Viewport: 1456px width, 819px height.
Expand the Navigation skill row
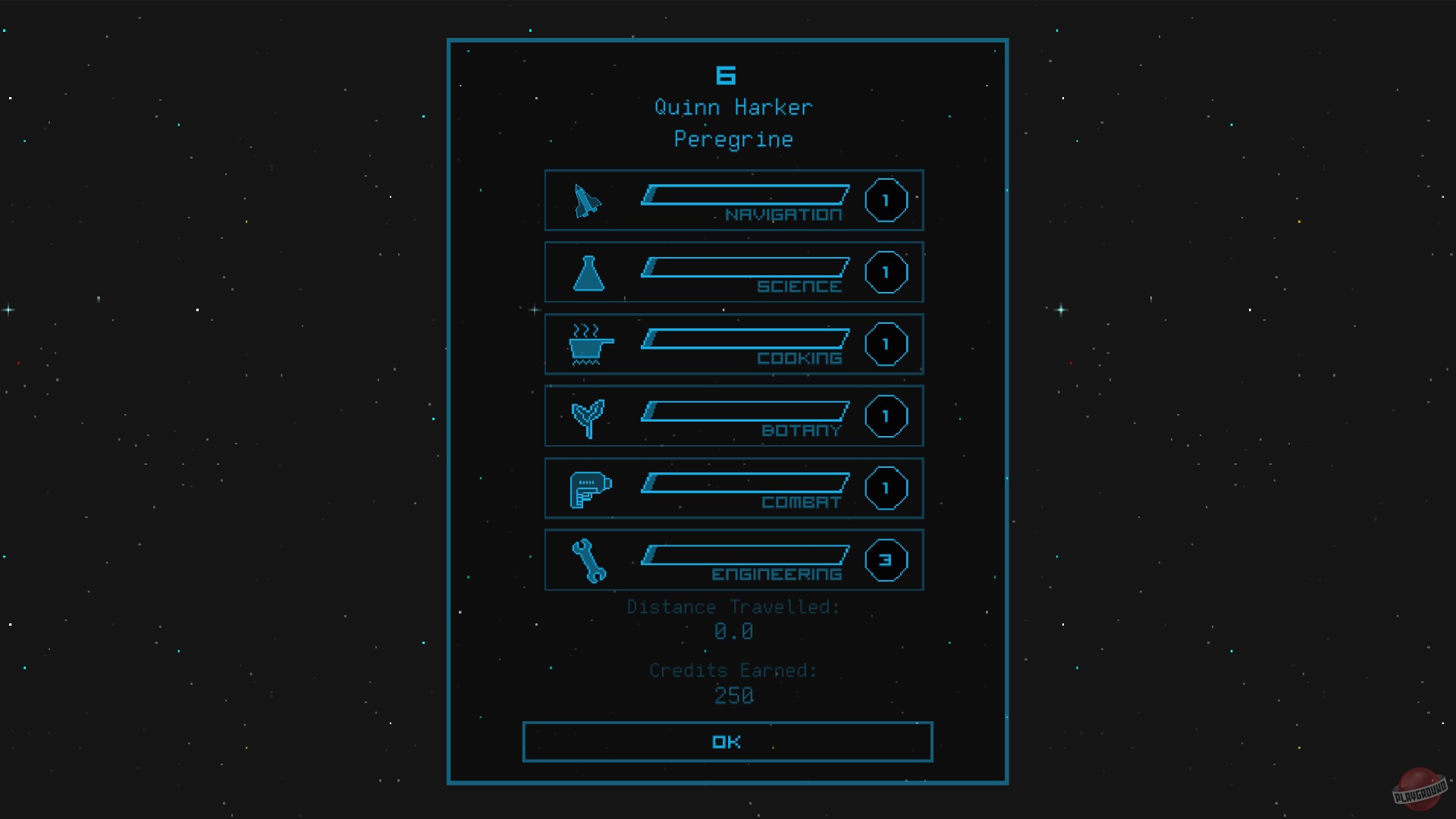[733, 199]
